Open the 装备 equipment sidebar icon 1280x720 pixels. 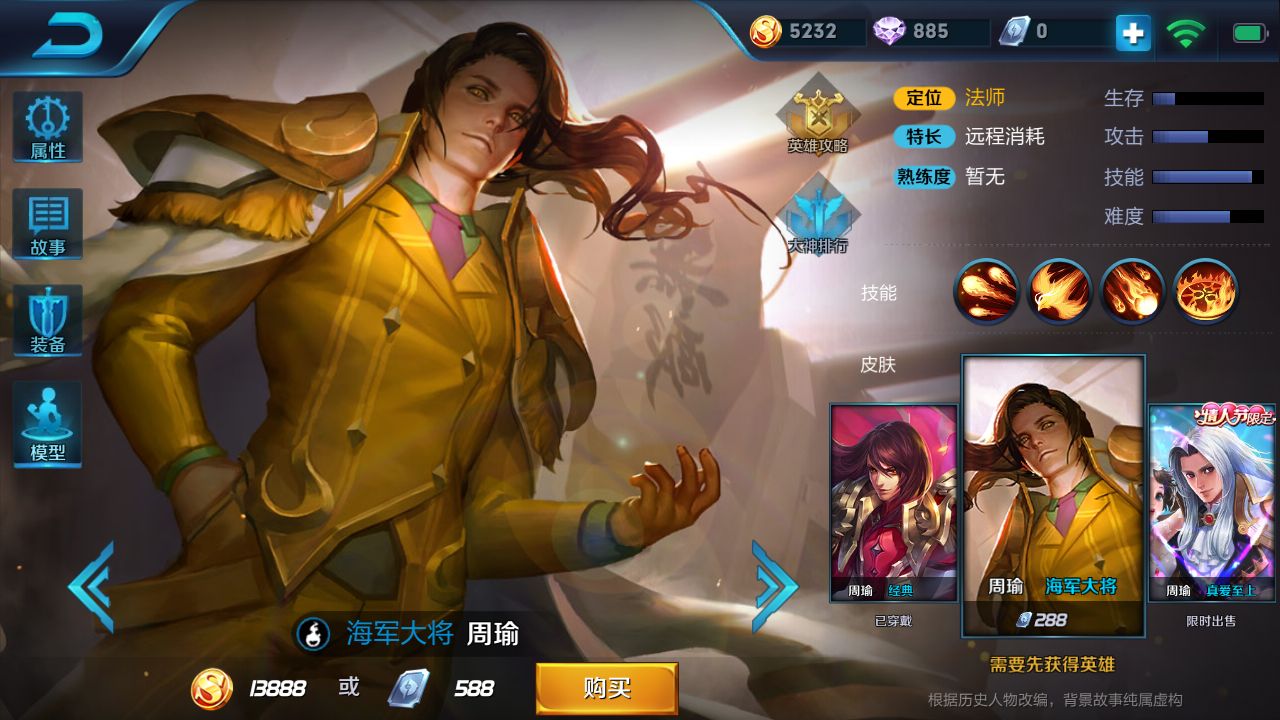coord(47,318)
